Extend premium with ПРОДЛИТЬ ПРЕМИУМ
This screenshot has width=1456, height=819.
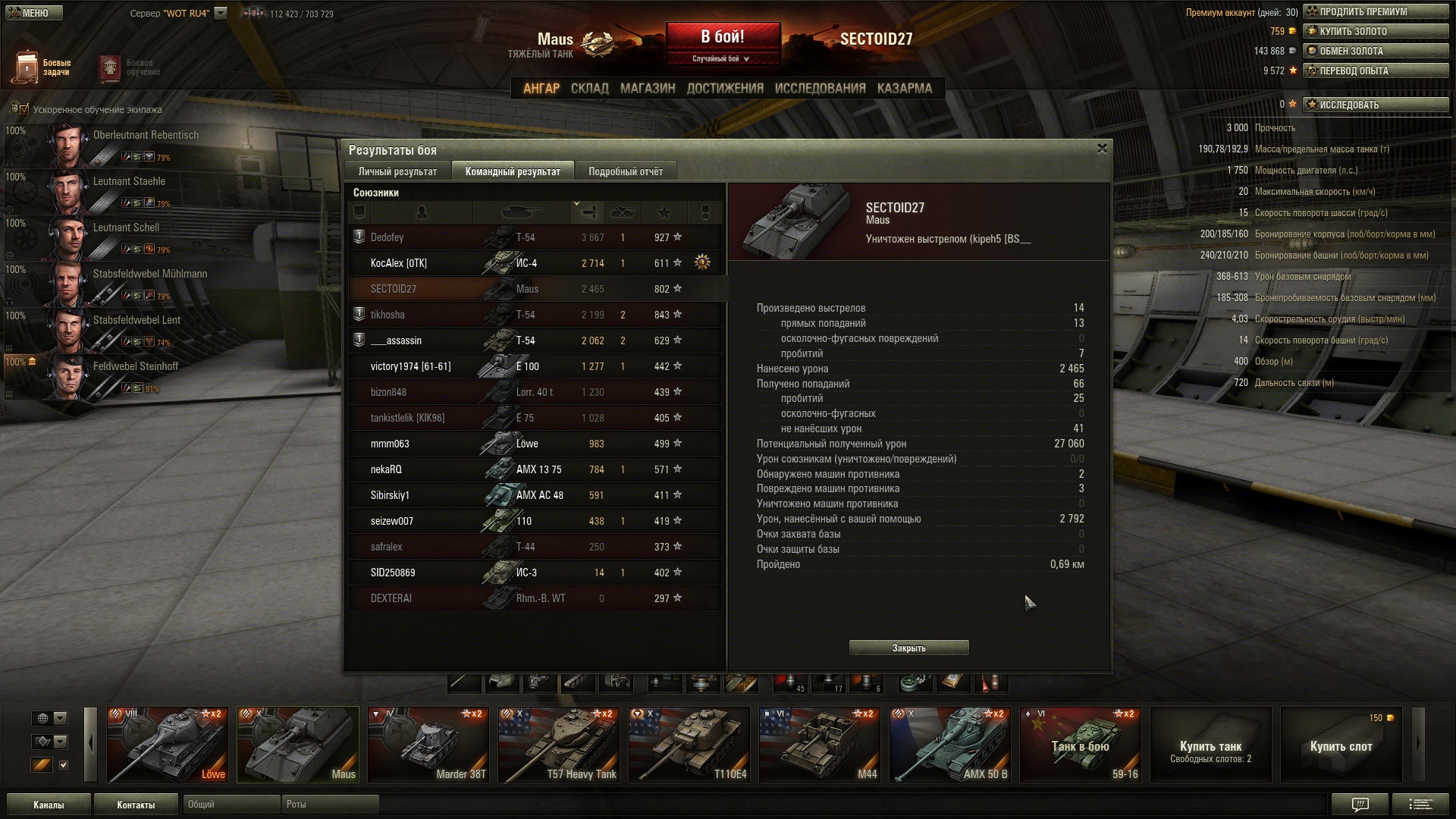tap(1376, 11)
